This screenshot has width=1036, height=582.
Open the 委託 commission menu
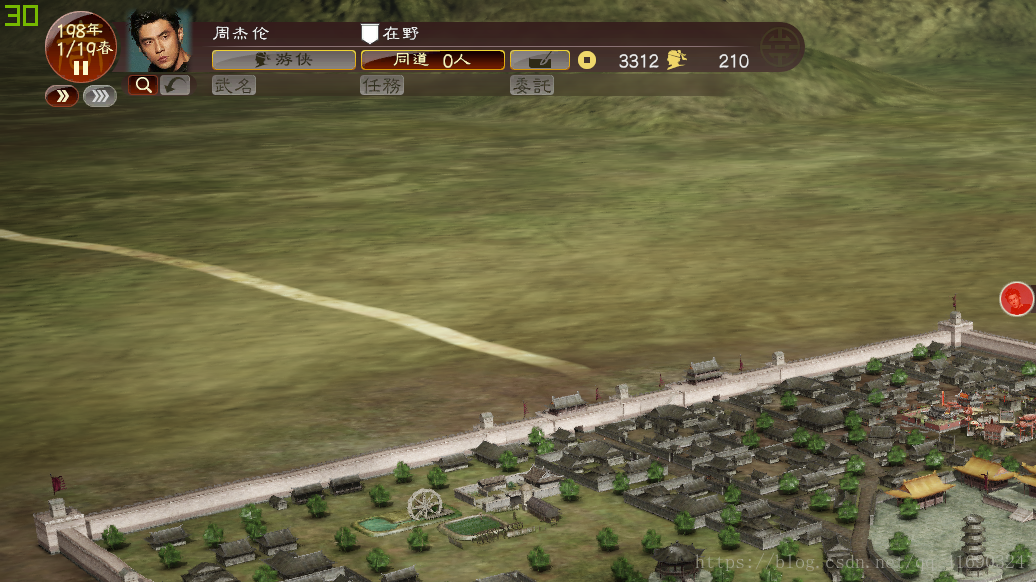coord(531,86)
